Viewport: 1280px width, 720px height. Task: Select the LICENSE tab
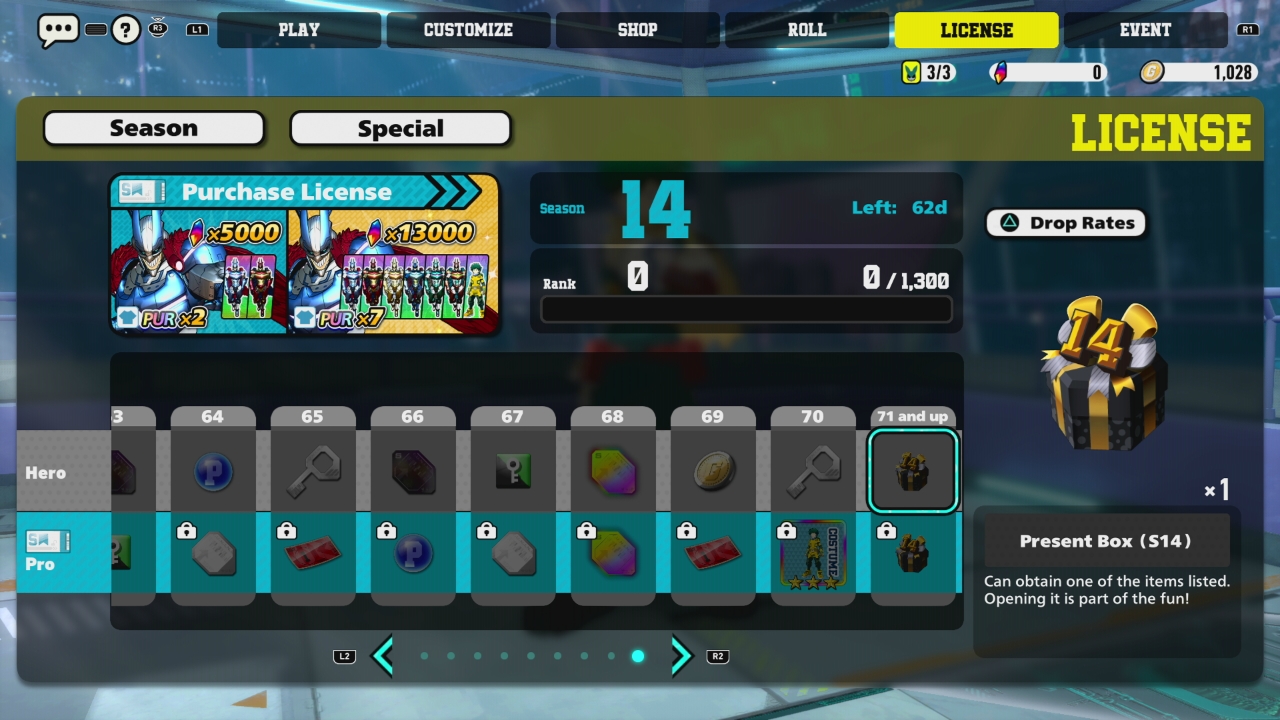(976, 30)
